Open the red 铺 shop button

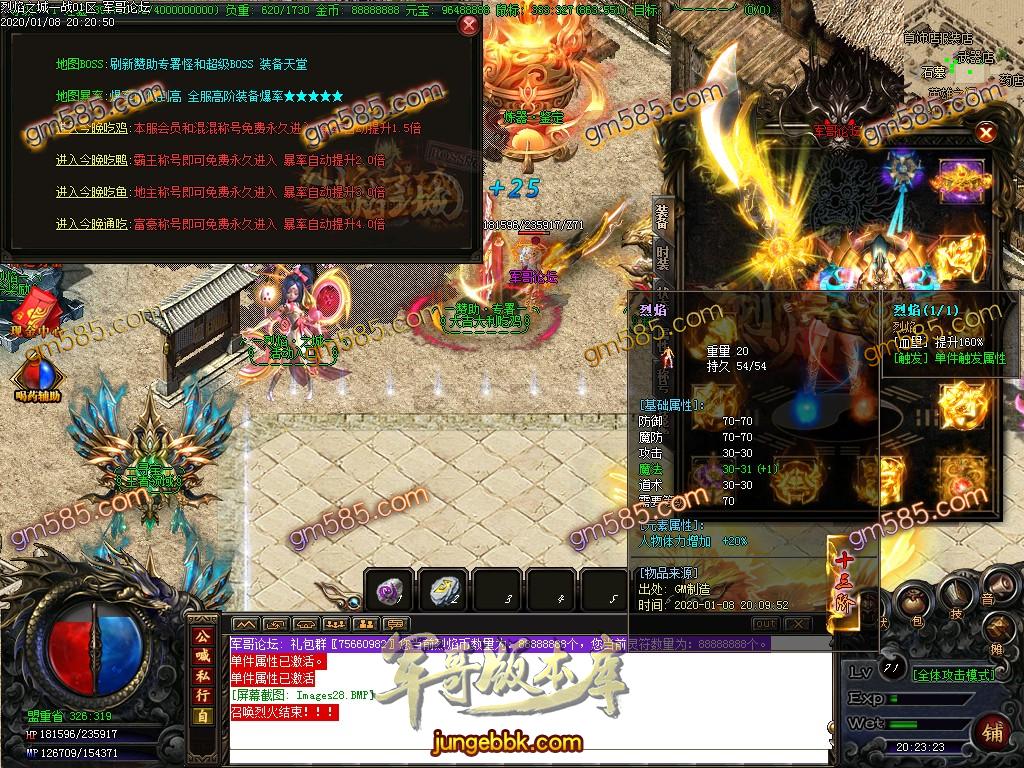[993, 730]
